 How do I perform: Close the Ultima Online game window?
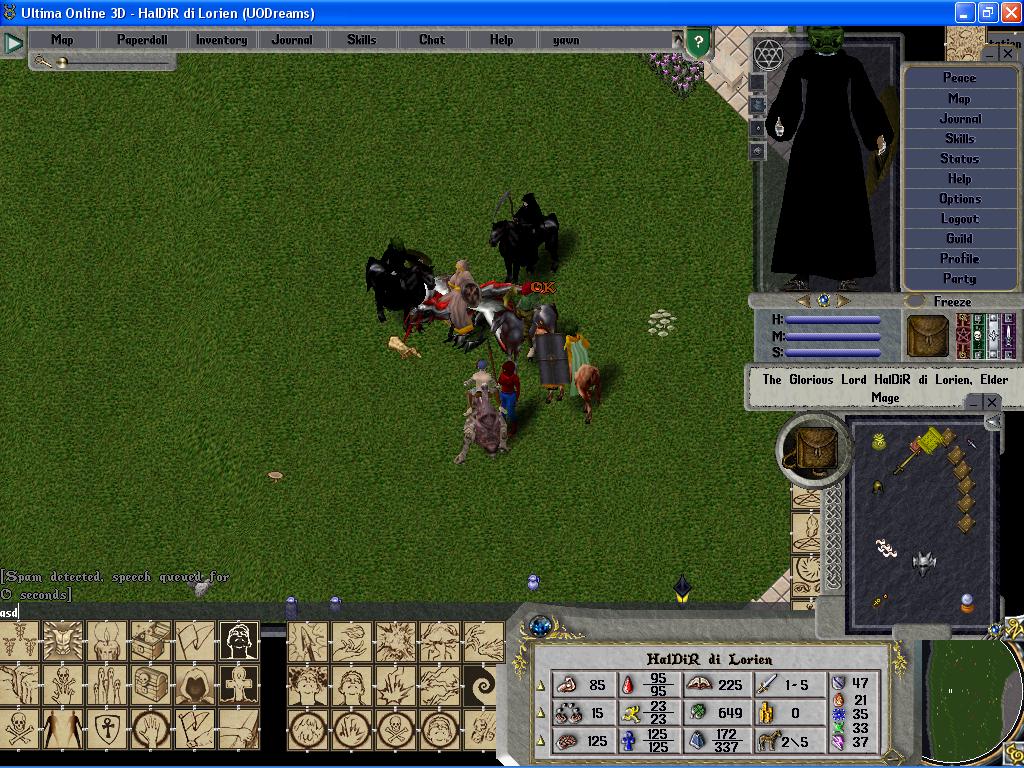pyautogui.click(x=1009, y=13)
